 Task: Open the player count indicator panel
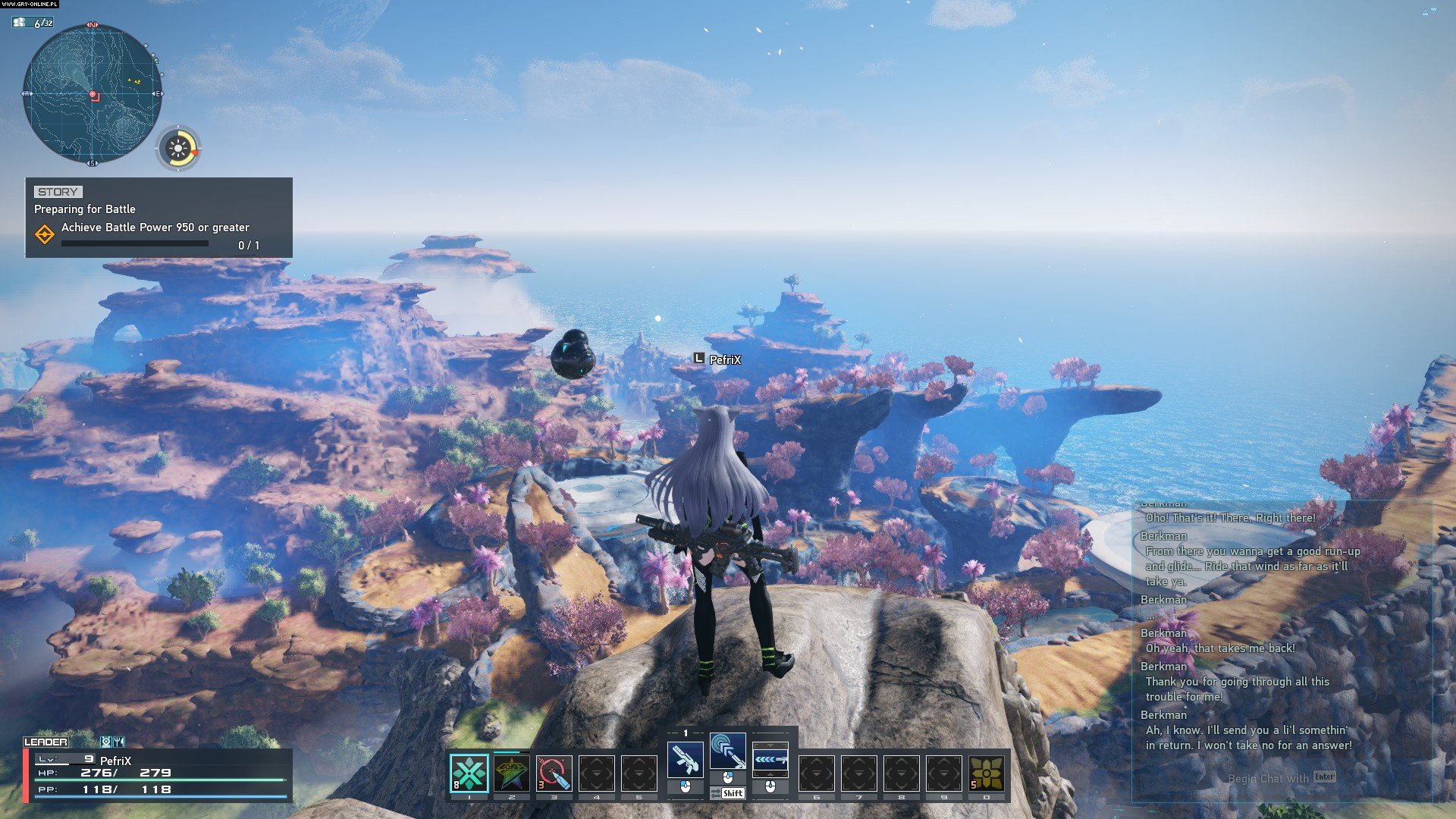tap(33, 23)
